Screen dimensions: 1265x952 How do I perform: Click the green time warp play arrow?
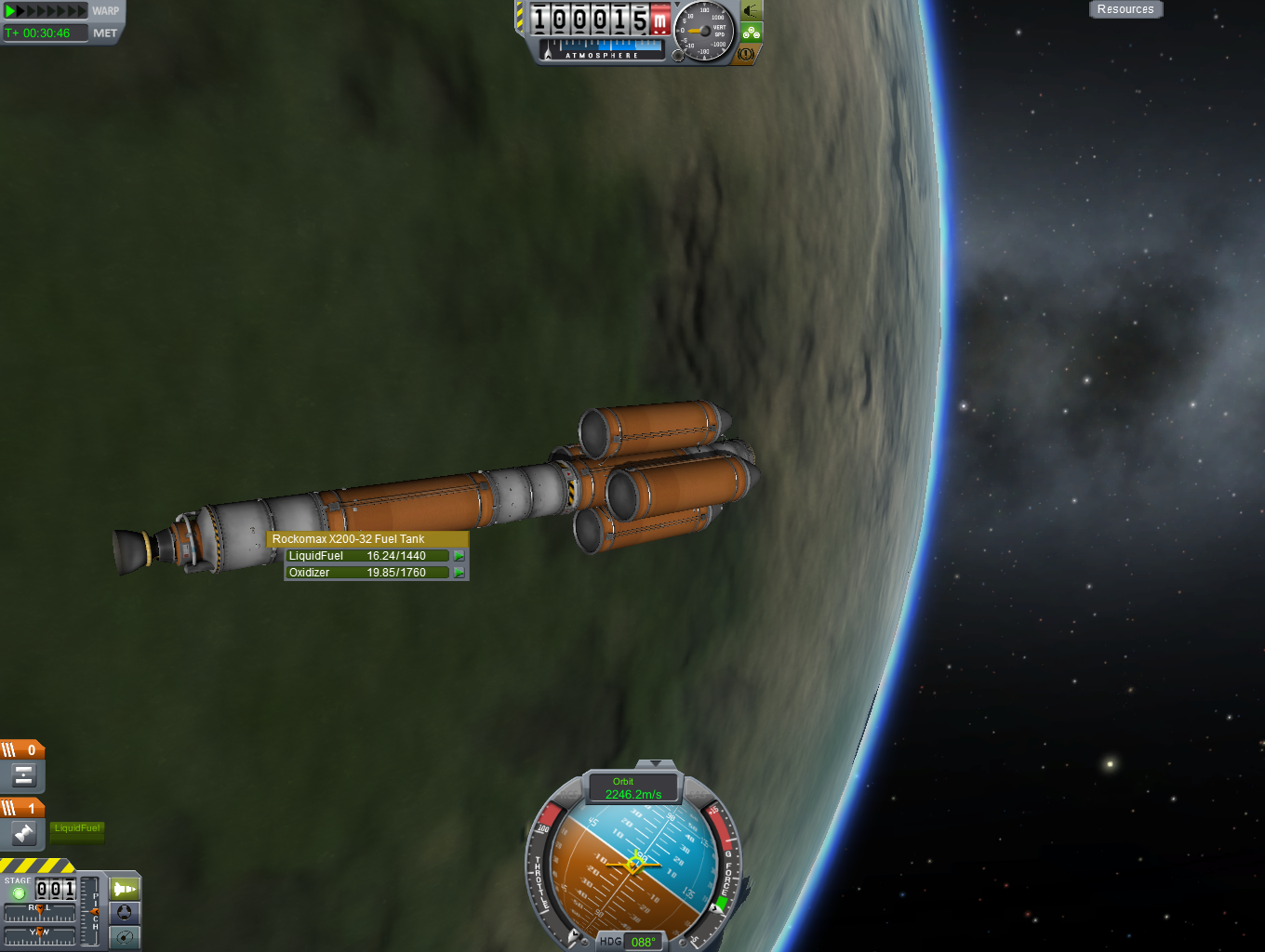[11, 11]
